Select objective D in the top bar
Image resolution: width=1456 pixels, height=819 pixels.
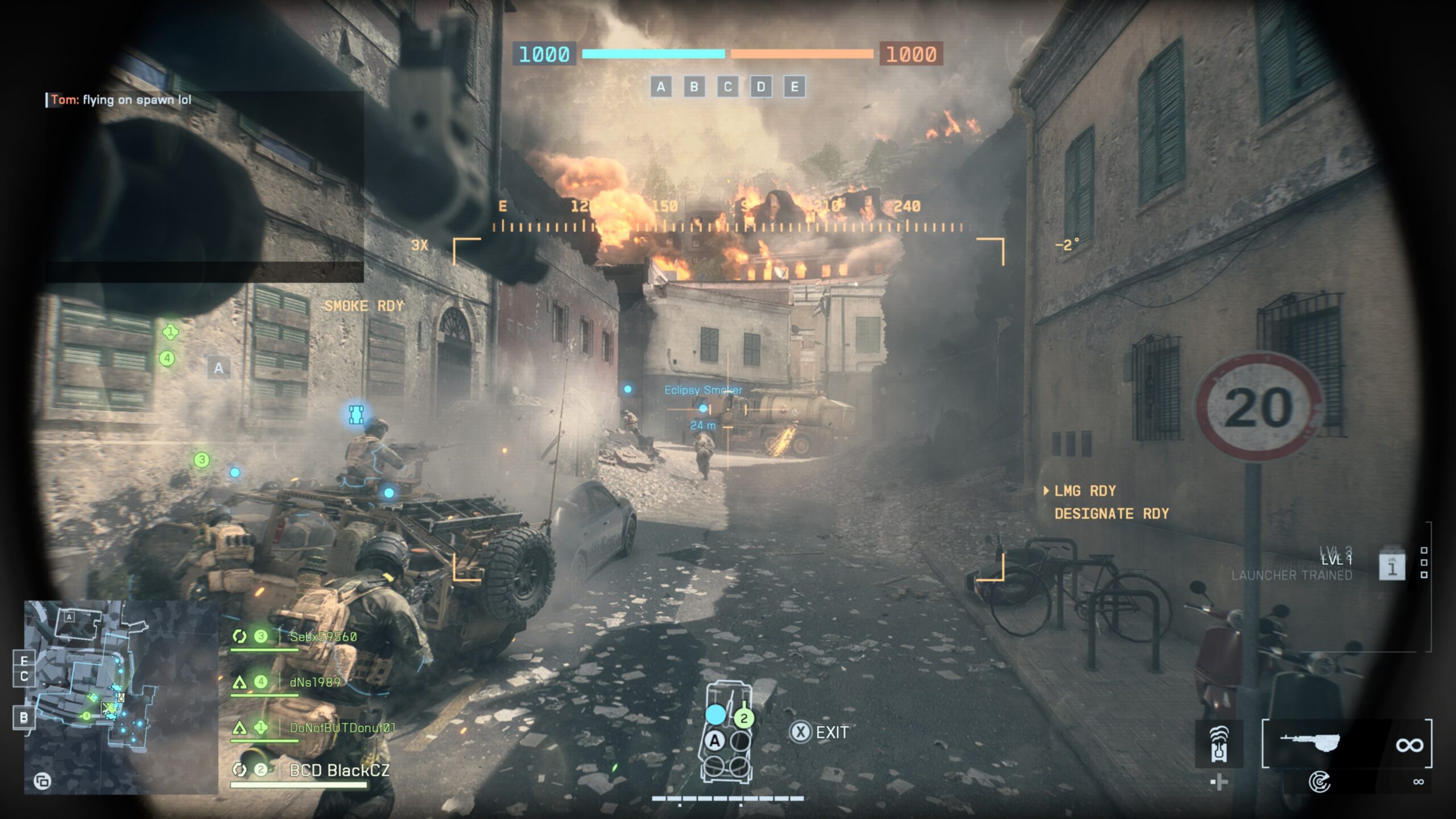pos(761,87)
